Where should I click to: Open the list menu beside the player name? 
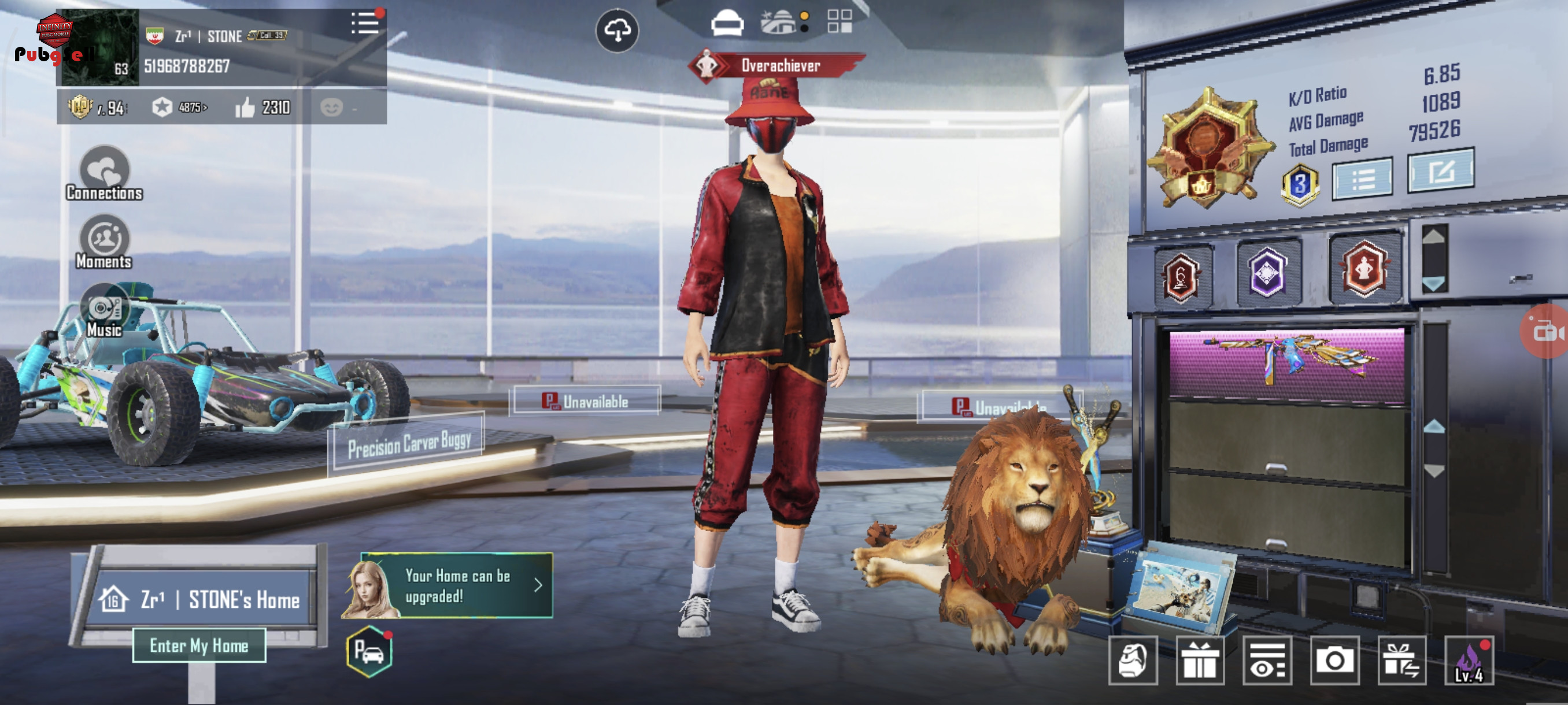365,24
